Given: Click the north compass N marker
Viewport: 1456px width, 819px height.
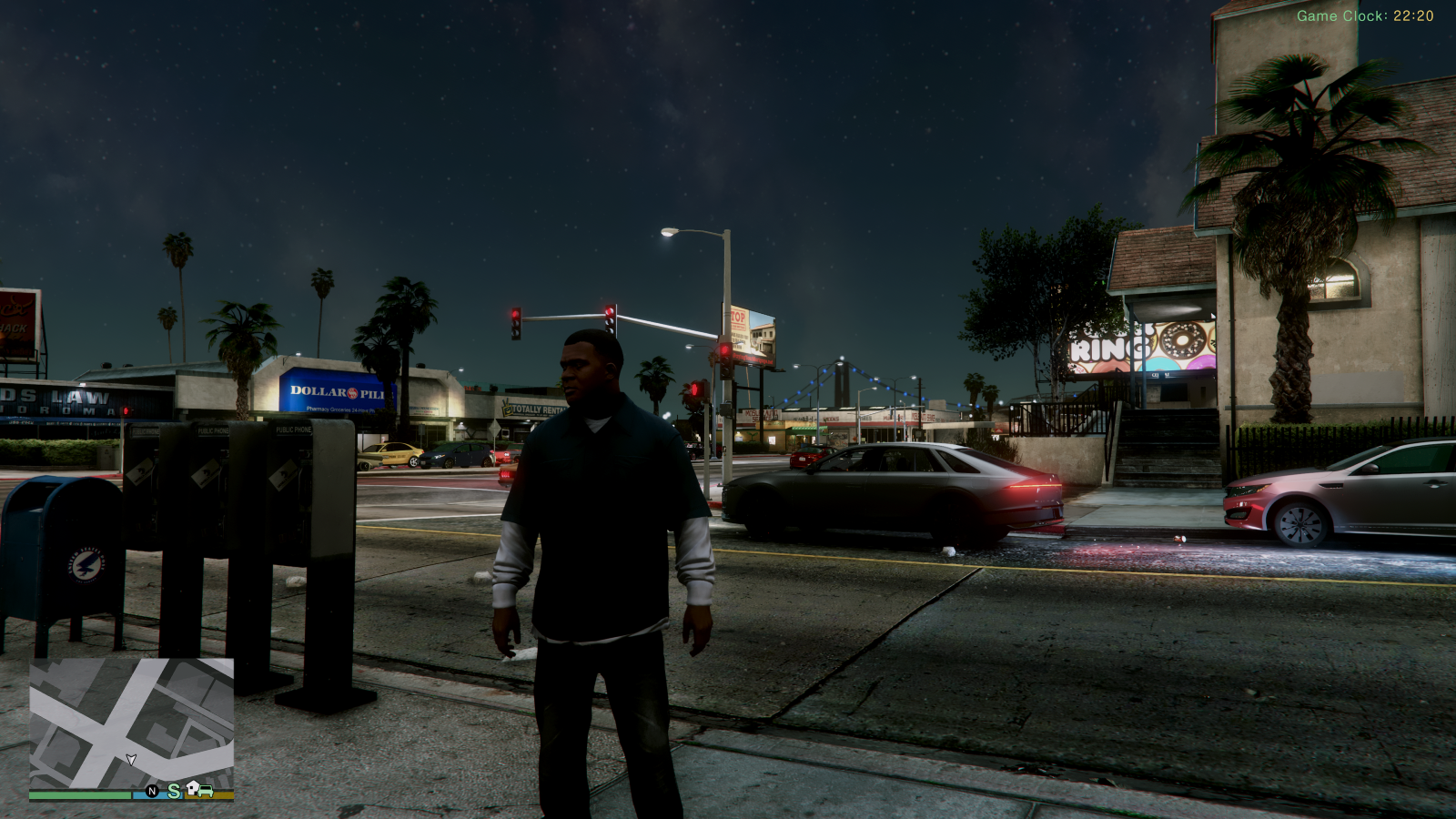Looking at the screenshot, I should (x=152, y=792).
